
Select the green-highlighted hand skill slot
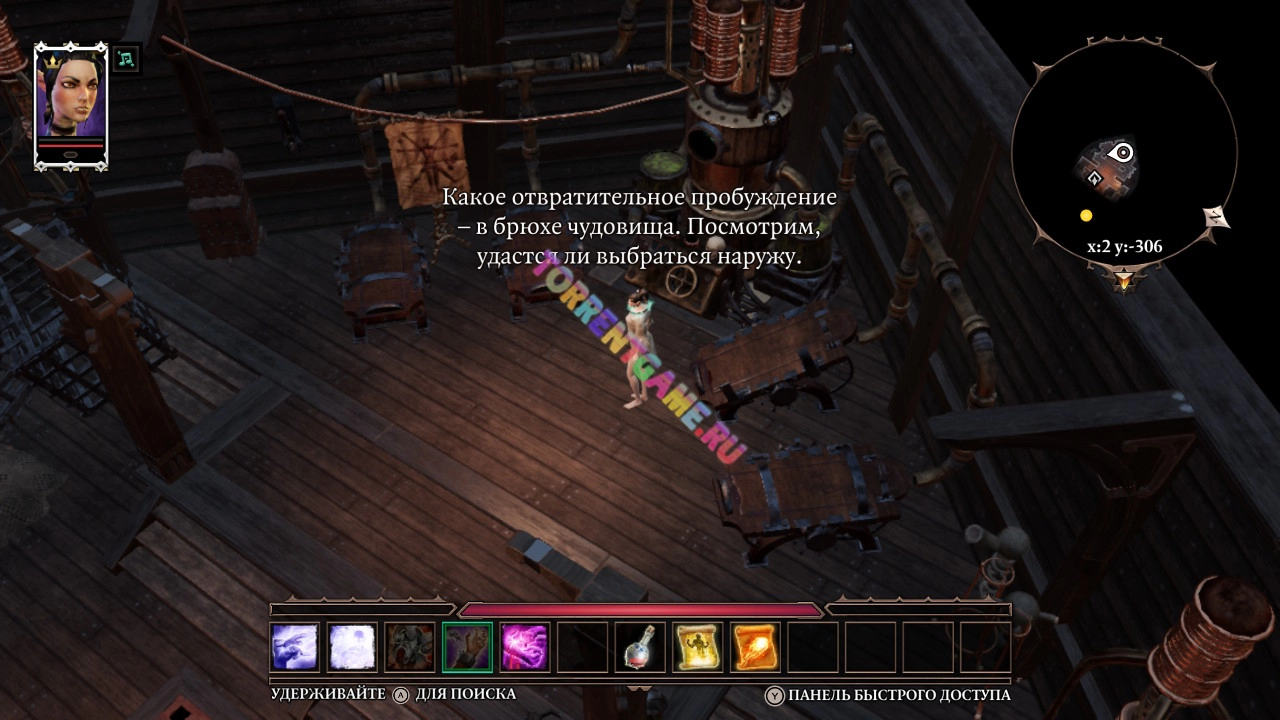467,647
